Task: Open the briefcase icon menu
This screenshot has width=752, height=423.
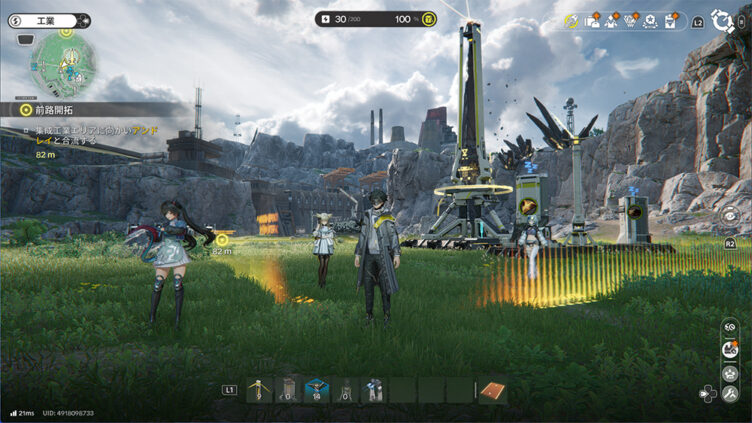Action: pyautogui.click(x=593, y=21)
